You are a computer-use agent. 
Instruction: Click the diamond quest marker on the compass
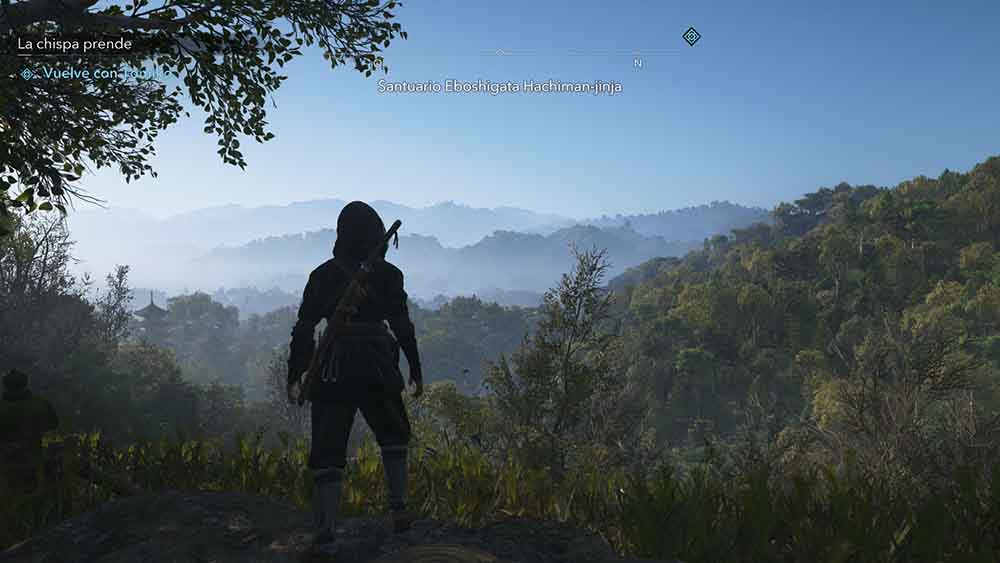click(x=691, y=36)
